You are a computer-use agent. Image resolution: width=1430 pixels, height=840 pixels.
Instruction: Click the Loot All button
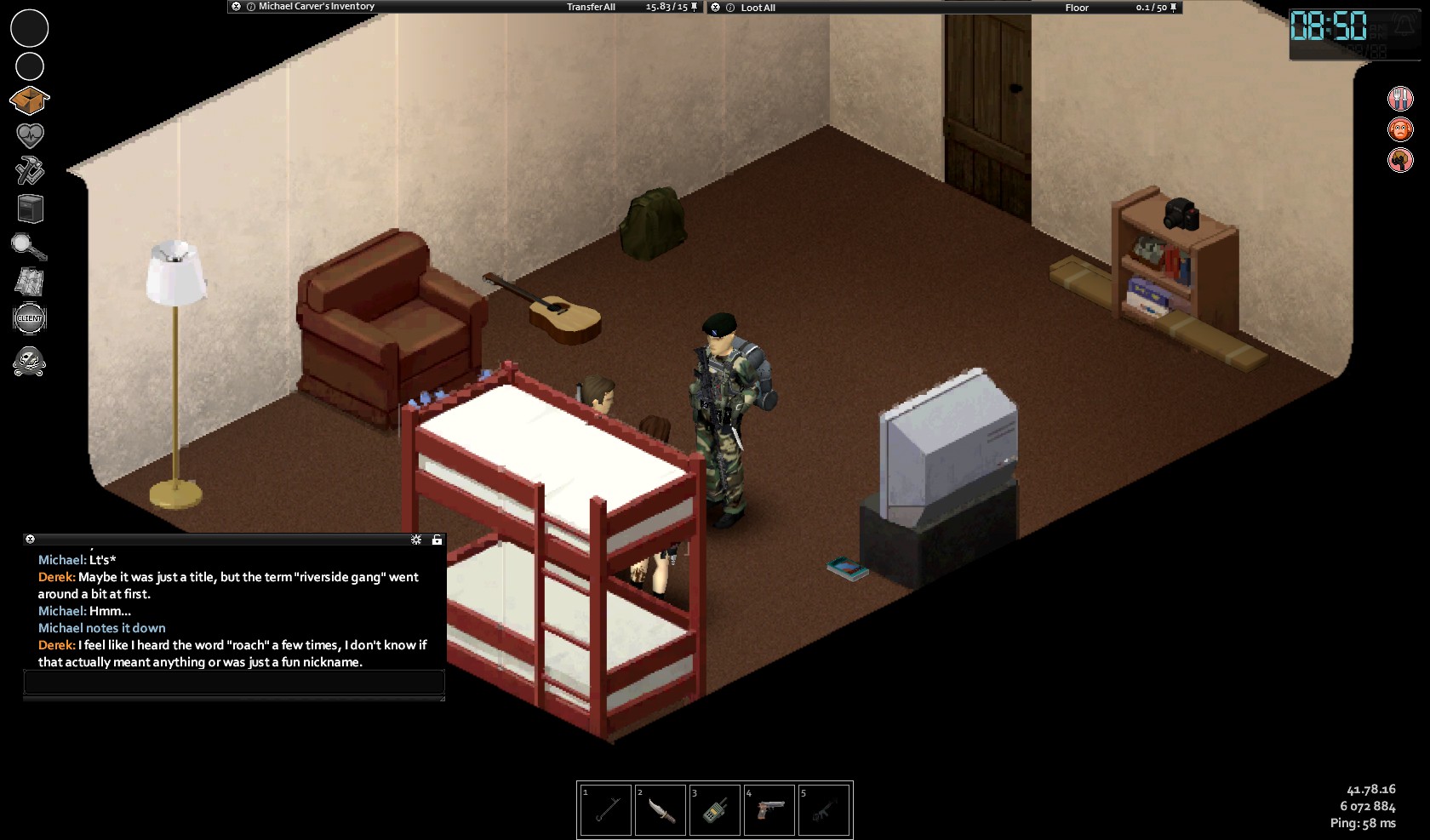coord(758,8)
